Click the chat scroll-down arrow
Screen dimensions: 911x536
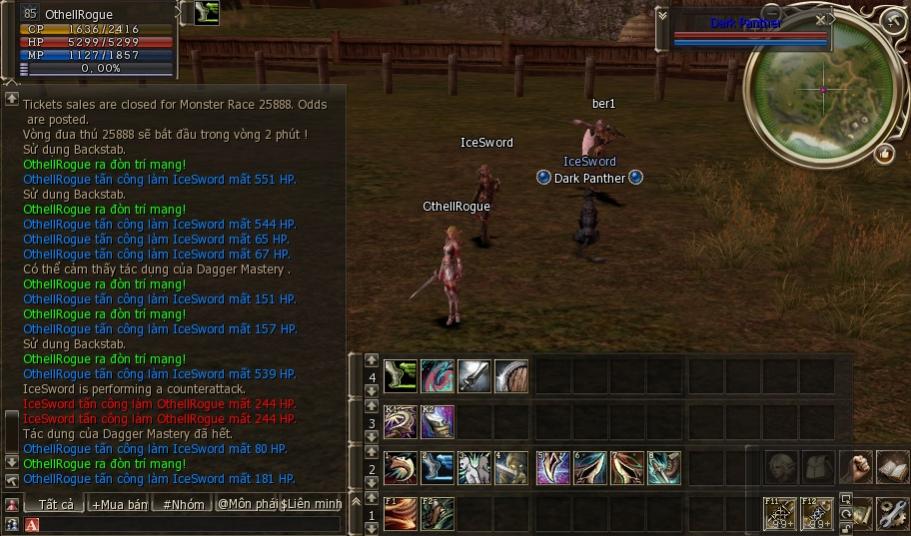click(12, 461)
